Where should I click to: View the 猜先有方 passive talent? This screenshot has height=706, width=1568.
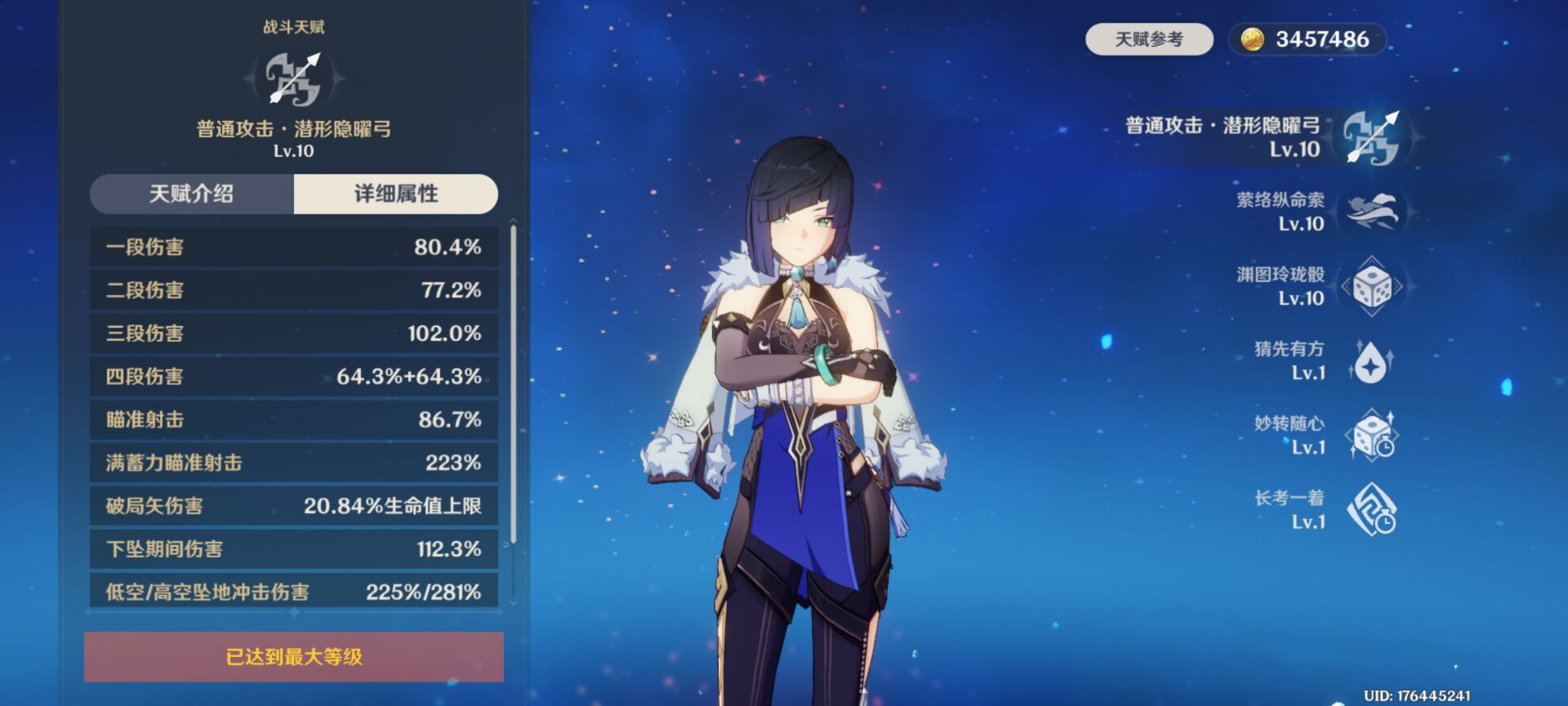pos(1372,361)
